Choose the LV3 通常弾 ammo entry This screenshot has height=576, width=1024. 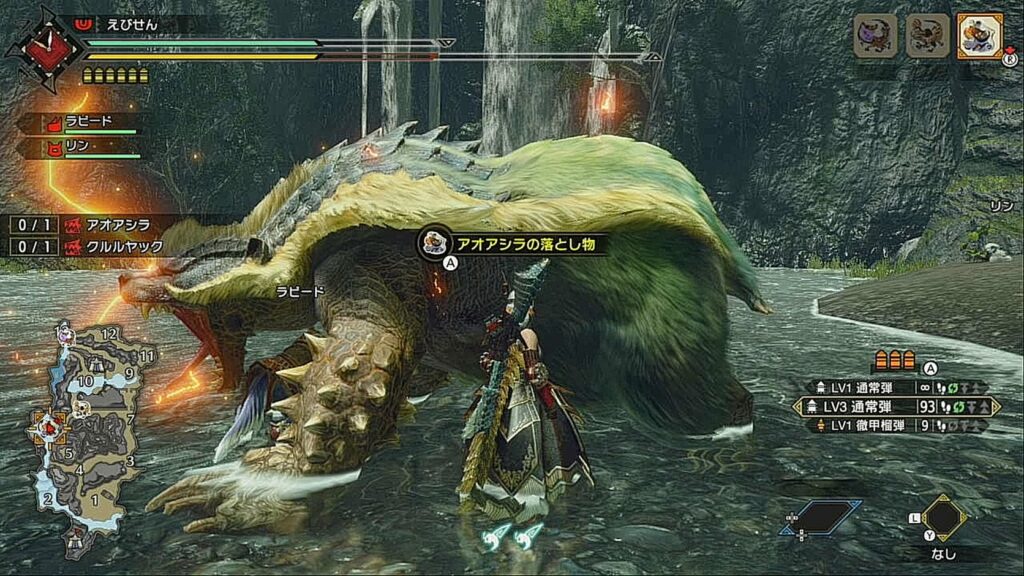coord(895,407)
